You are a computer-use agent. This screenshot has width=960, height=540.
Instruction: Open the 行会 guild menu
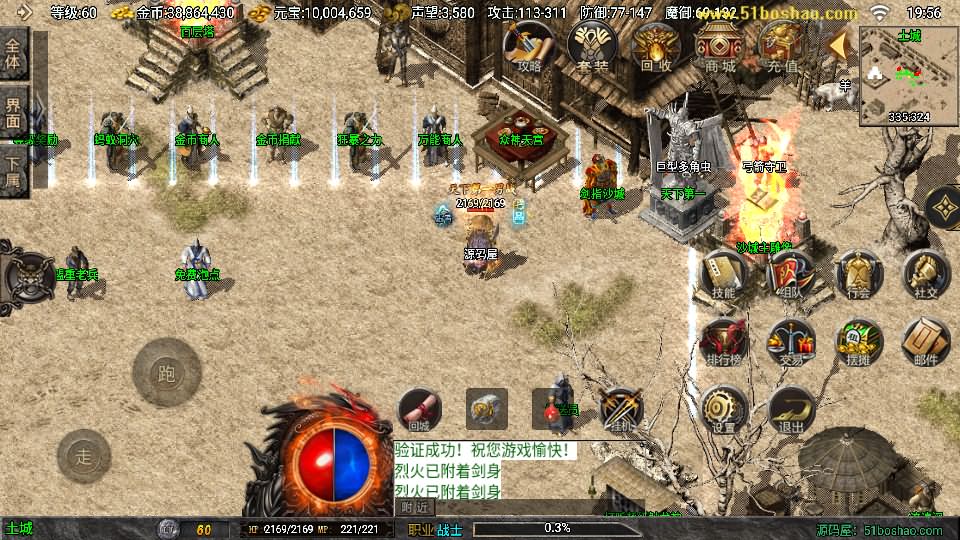(x=858, y=274)
